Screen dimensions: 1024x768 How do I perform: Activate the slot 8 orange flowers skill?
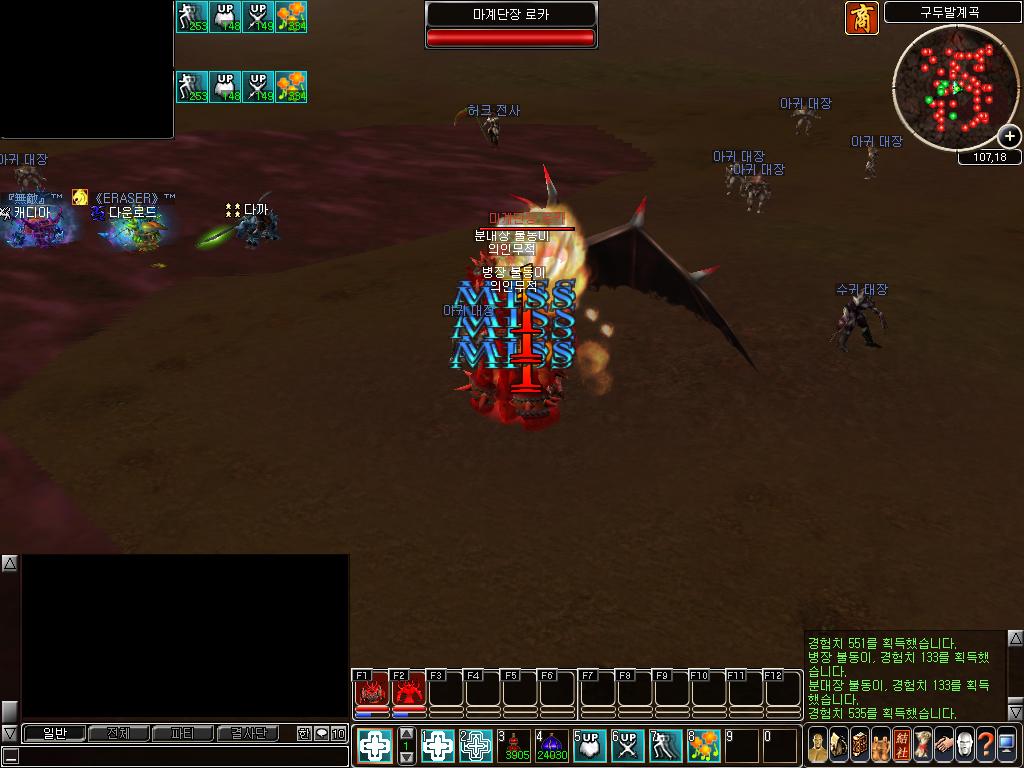[705, 745]
